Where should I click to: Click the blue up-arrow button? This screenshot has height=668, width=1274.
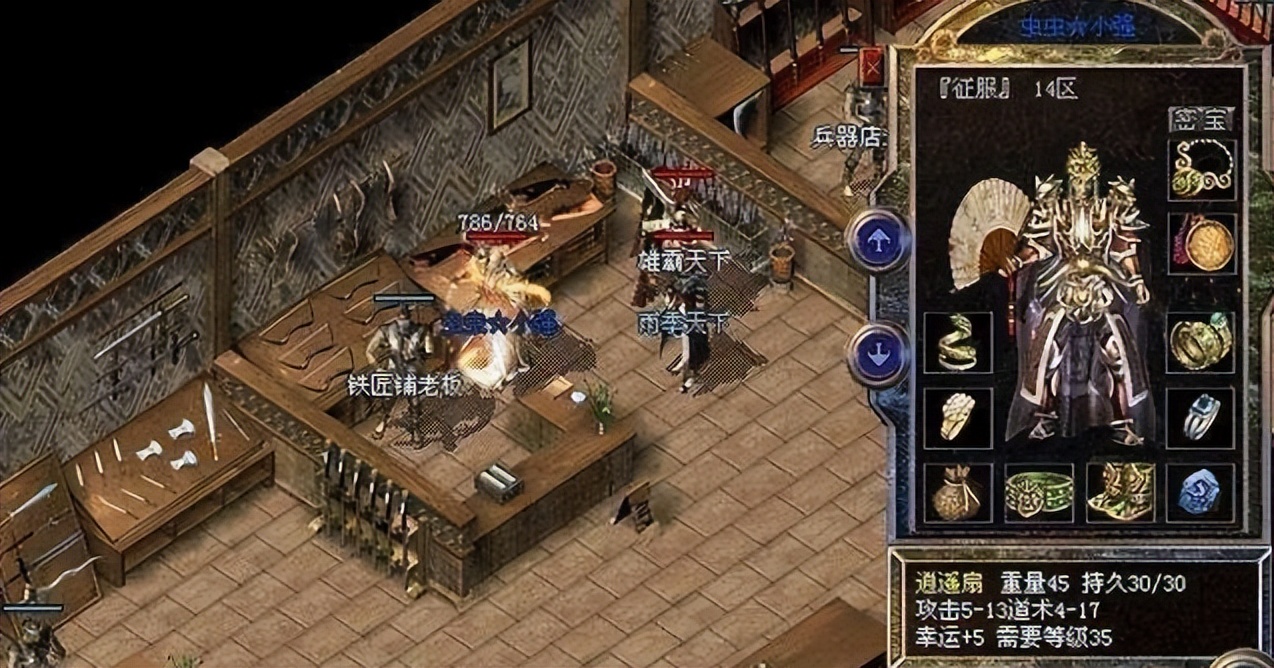pyautogui.click(x=878, y=241)
